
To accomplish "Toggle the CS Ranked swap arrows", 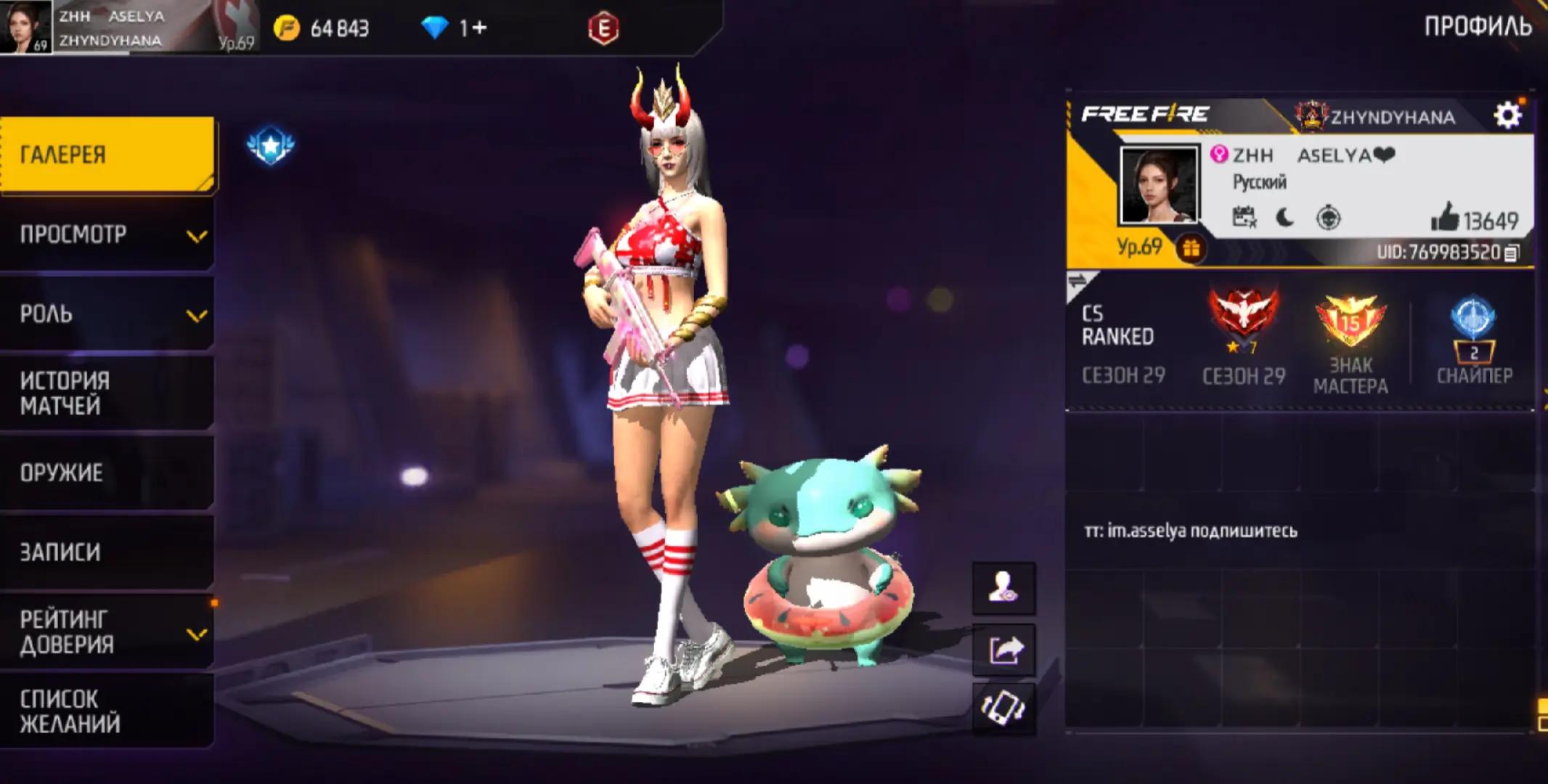I will [1079, 282].
